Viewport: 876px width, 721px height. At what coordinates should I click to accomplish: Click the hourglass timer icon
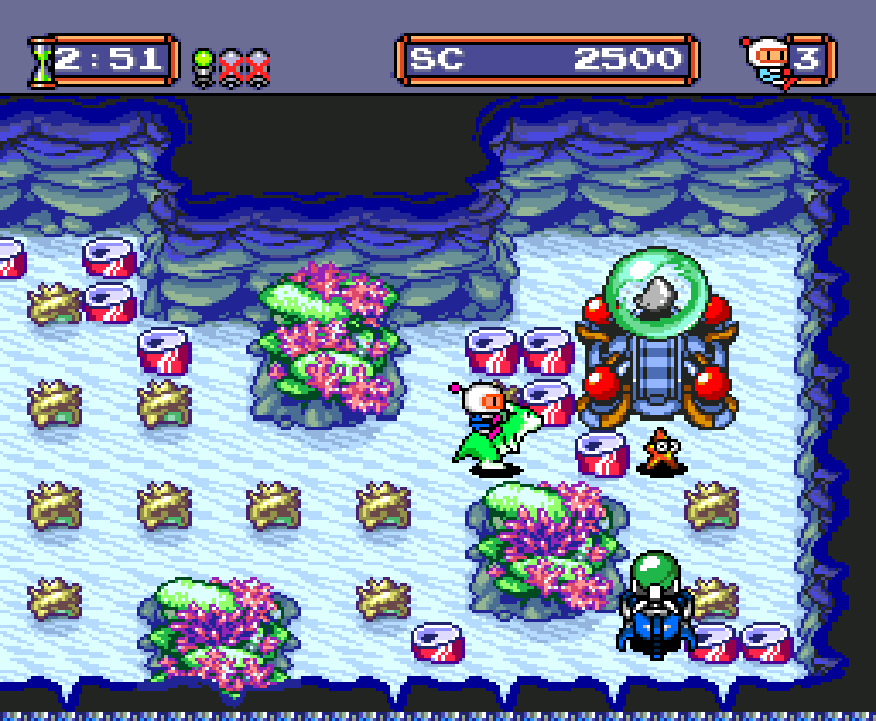(x=41, y=62)
